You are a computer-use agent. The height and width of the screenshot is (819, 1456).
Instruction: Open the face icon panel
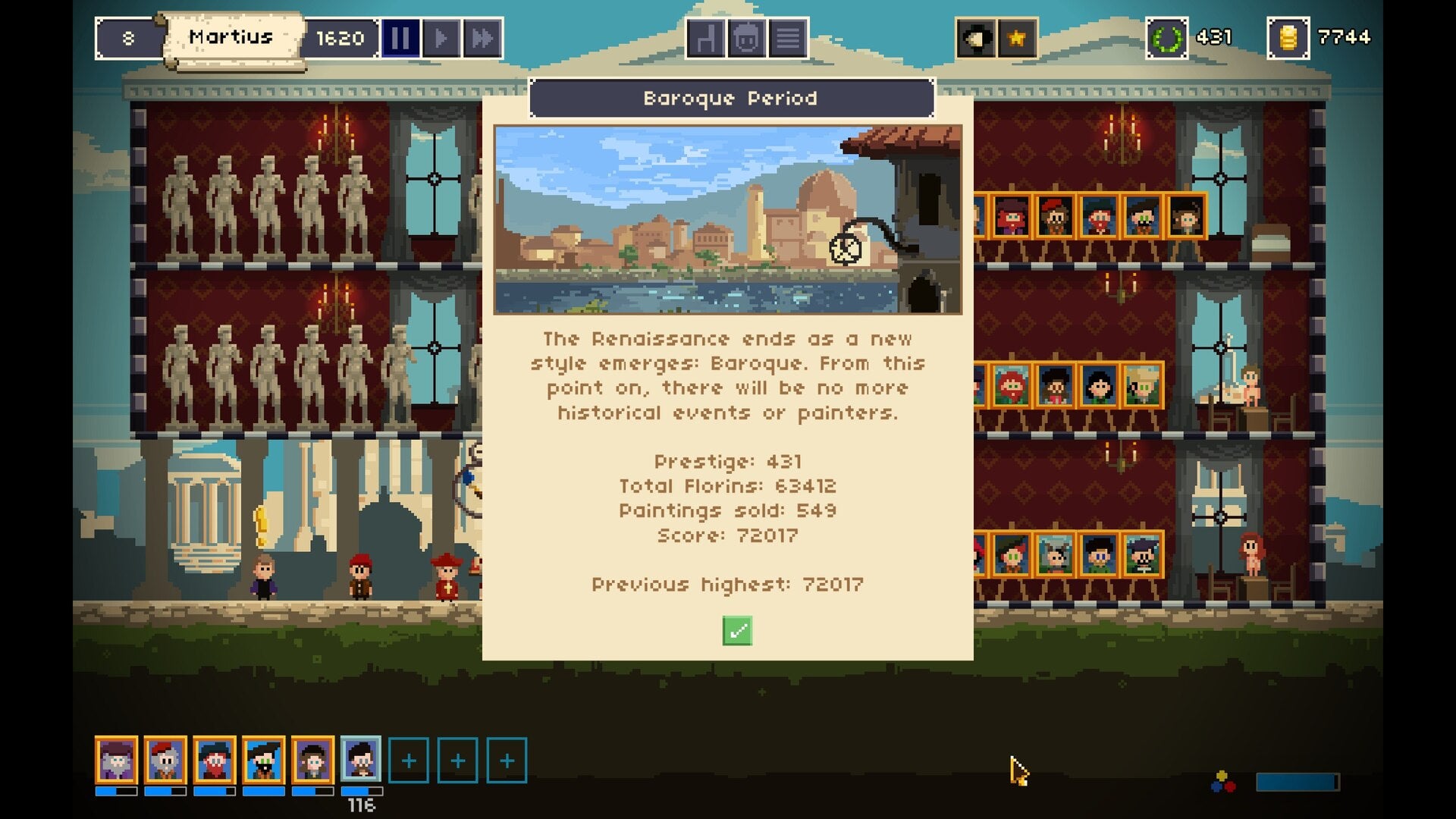[x=746, y=38]
